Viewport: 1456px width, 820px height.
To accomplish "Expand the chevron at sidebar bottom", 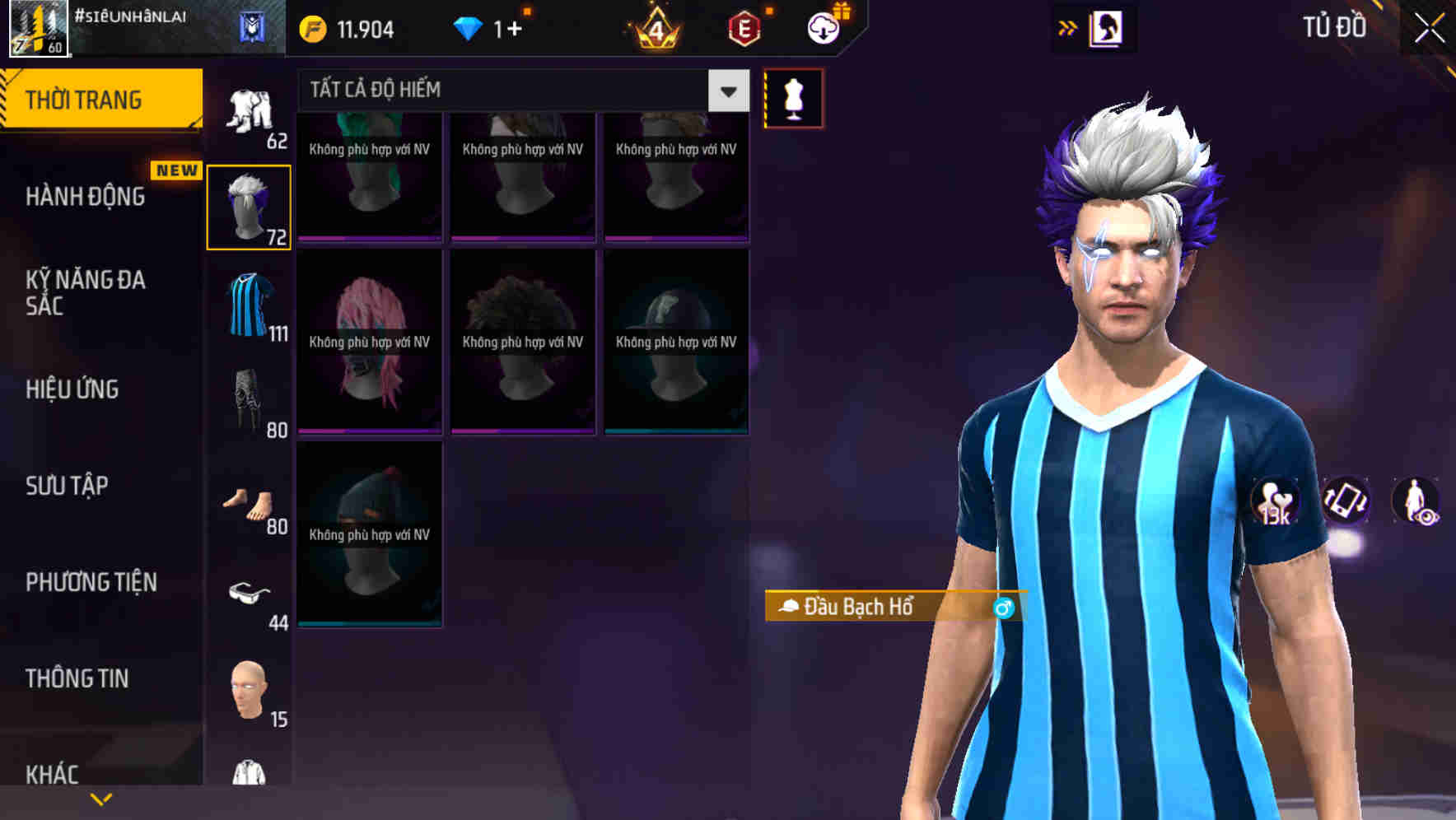I will coord(101,797).
